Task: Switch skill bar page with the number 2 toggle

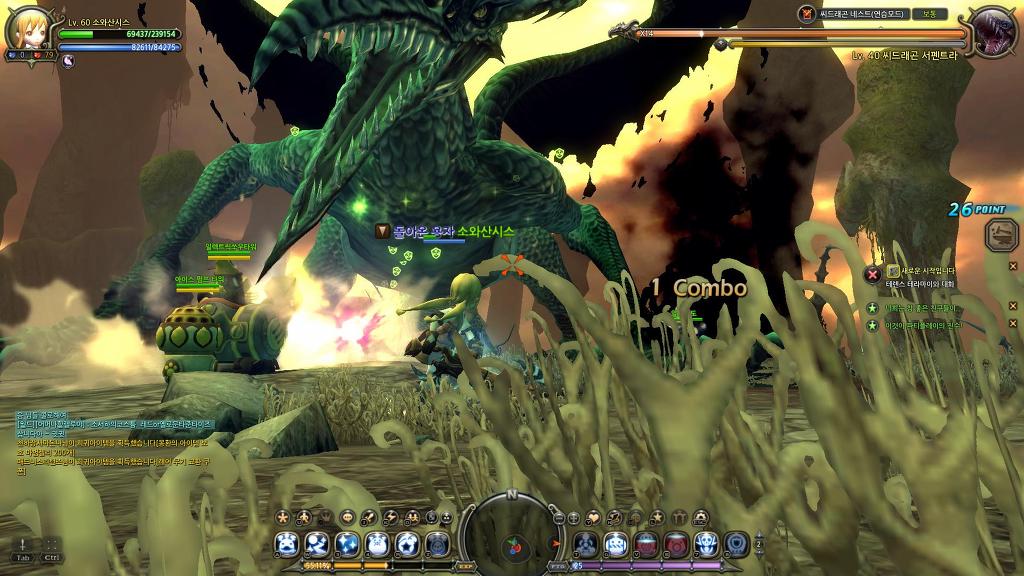Action: tap(759, 543)
